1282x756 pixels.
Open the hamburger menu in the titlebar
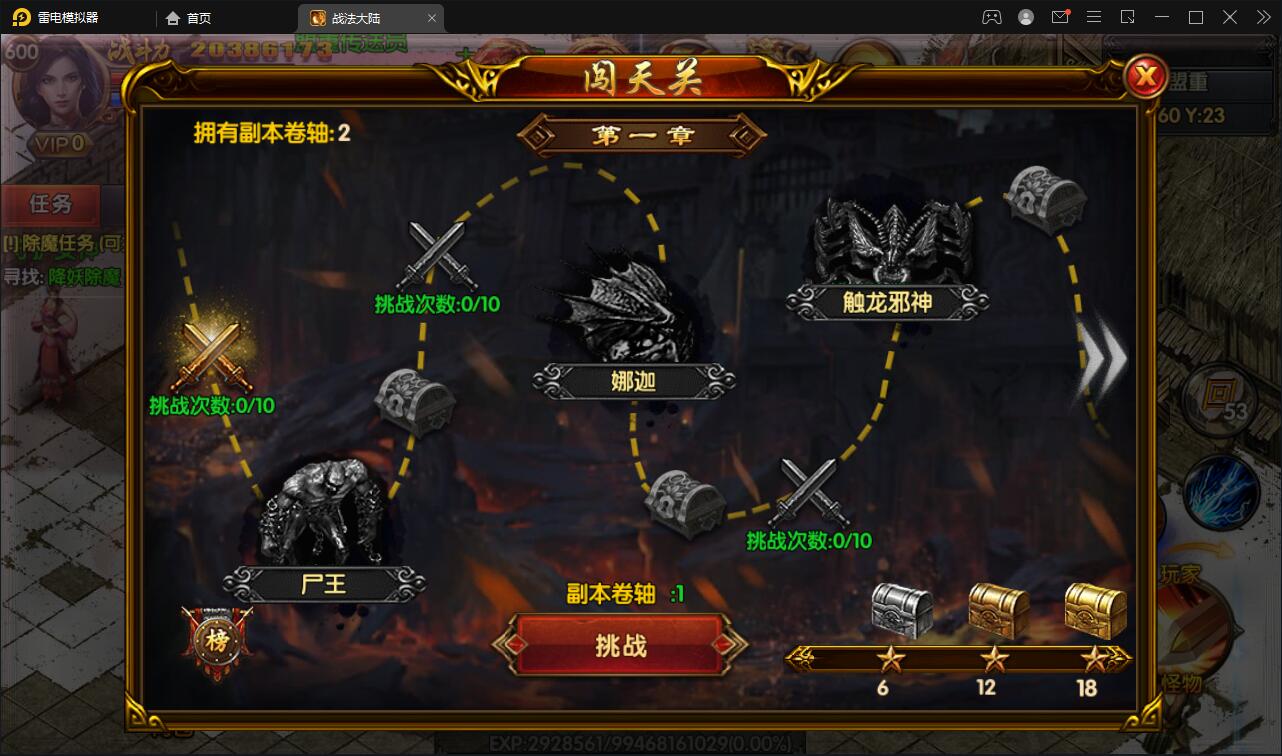click(x=1094, y=17)
